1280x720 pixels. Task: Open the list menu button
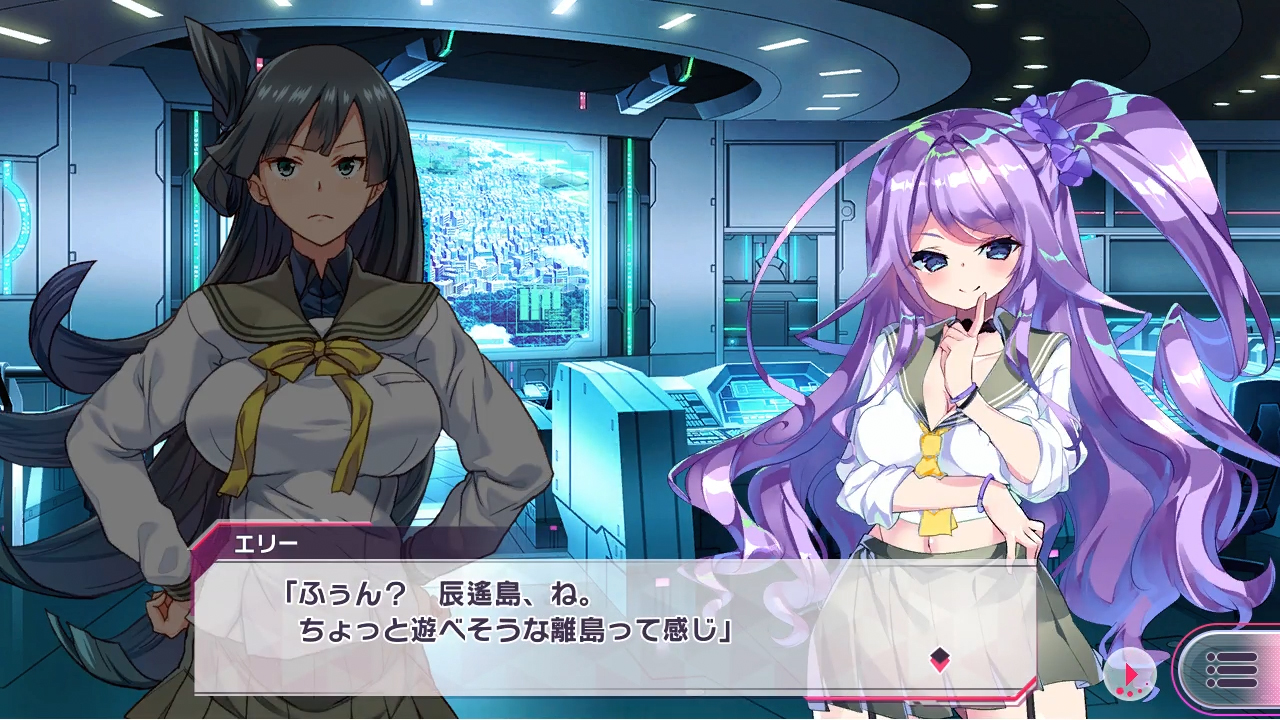[x=1229, y=668]
